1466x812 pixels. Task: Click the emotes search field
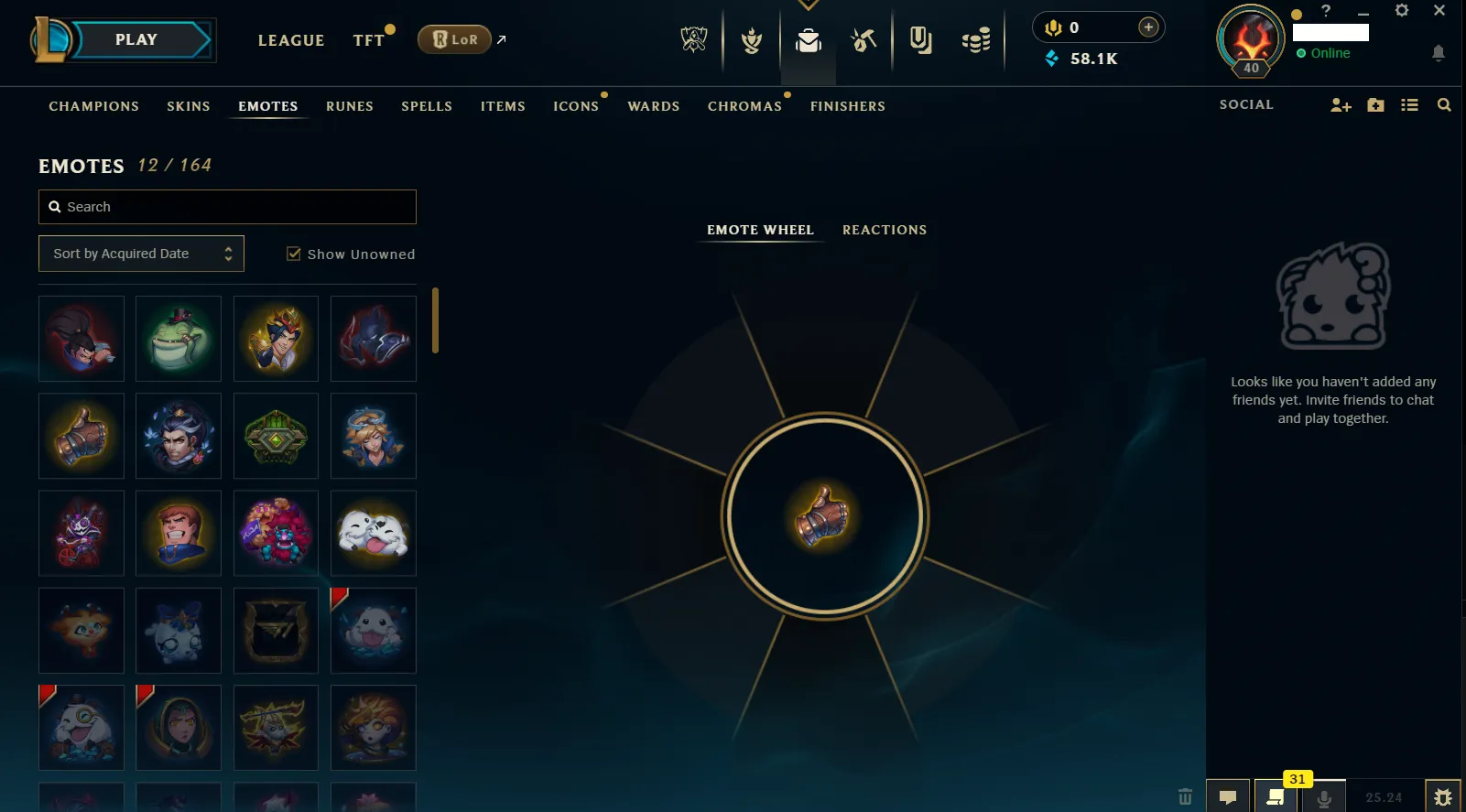pyautogui.click(x=227, y=207)
